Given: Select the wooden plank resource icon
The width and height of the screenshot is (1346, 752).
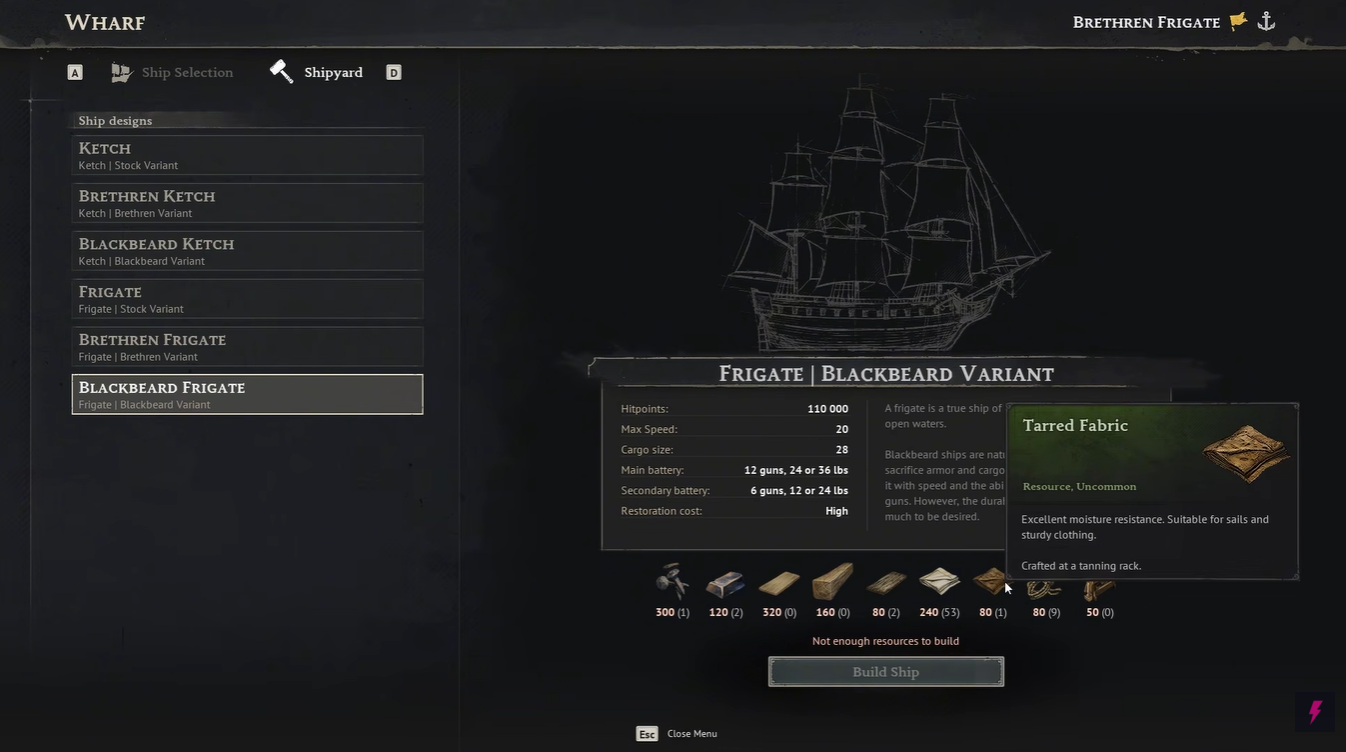Looking at the screenshot, I should (x=778, y=582).
